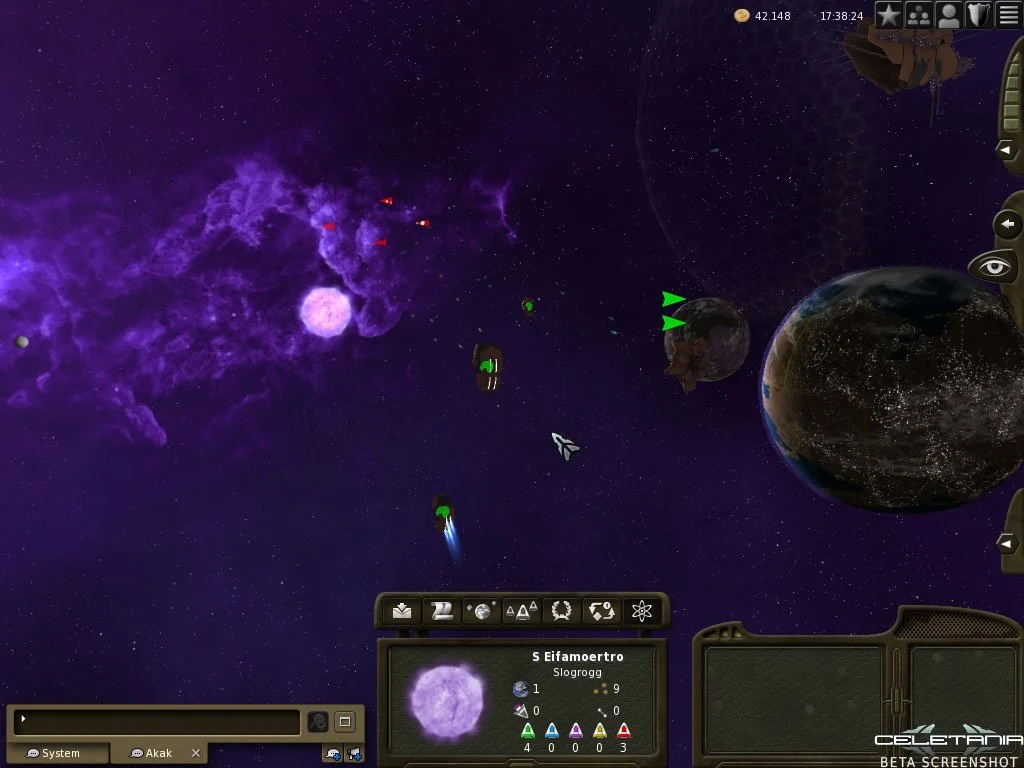The height and width of the screenshot is (768, 1024).
Task: Open the atom research toolbar button
Action: [642, 611]
